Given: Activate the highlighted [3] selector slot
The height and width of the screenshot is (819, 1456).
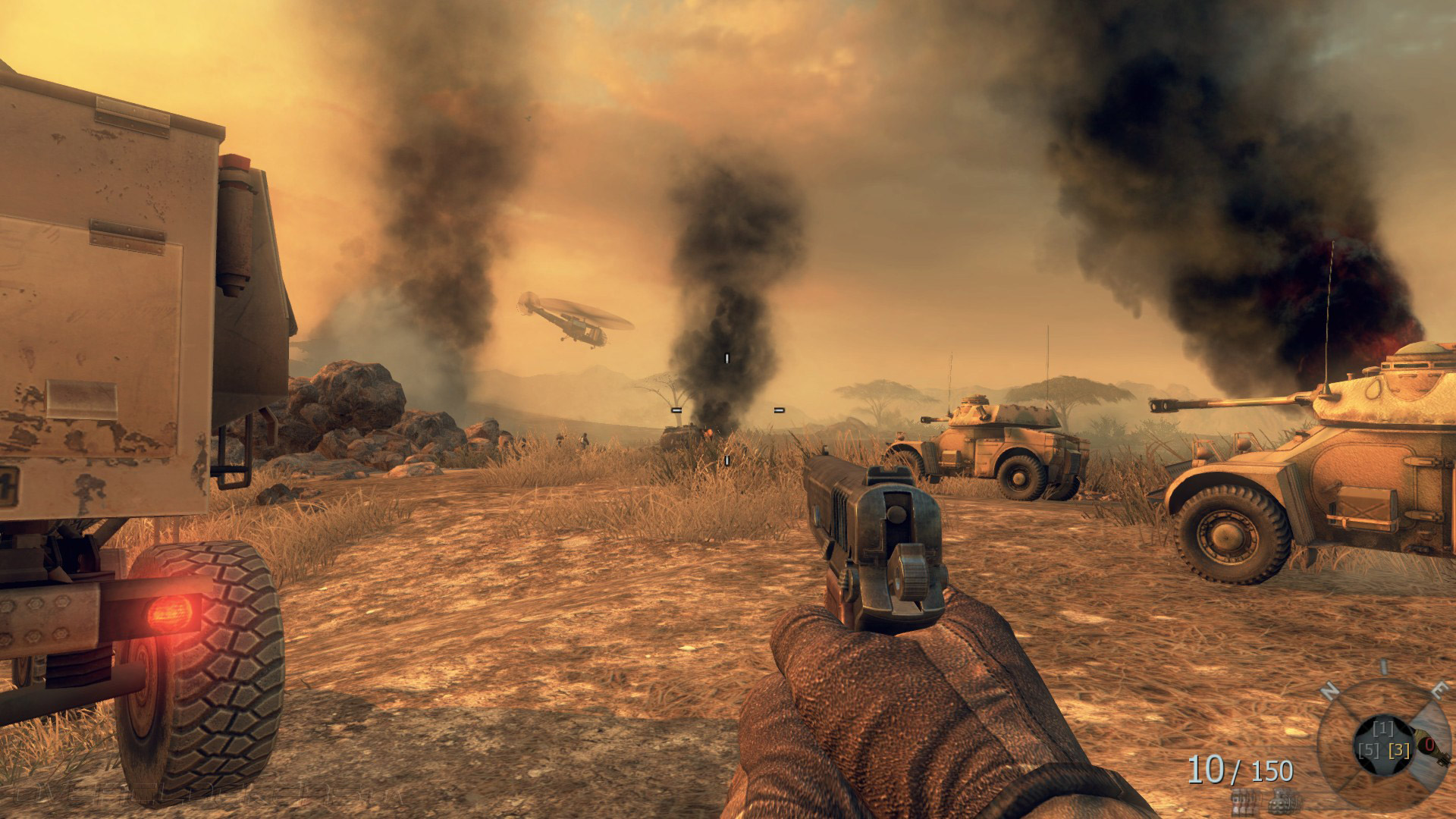Looking at the screenshot, I should click(1399, 751).
